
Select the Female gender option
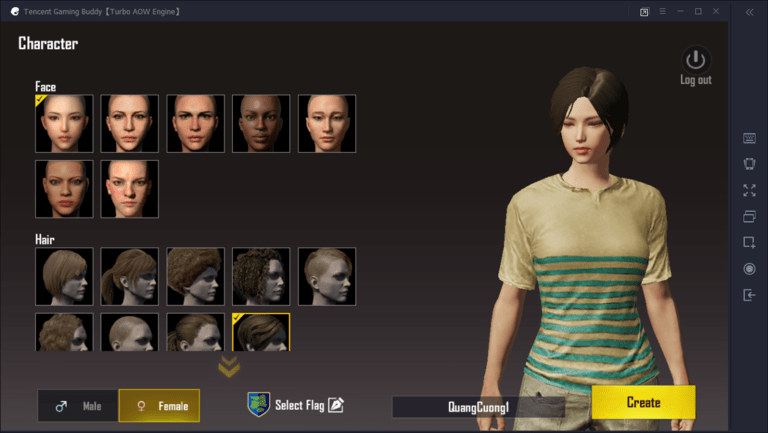point(159,406)
